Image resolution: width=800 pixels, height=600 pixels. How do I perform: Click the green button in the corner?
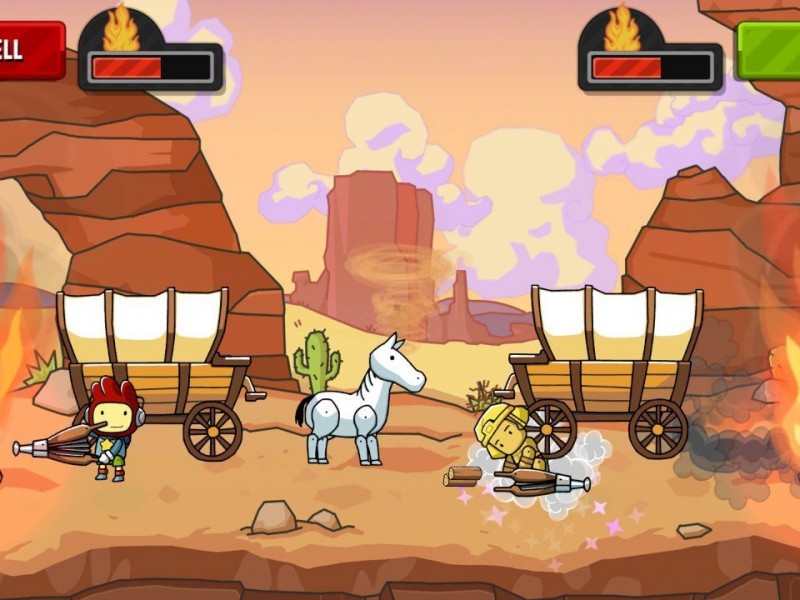coord(769,50)
